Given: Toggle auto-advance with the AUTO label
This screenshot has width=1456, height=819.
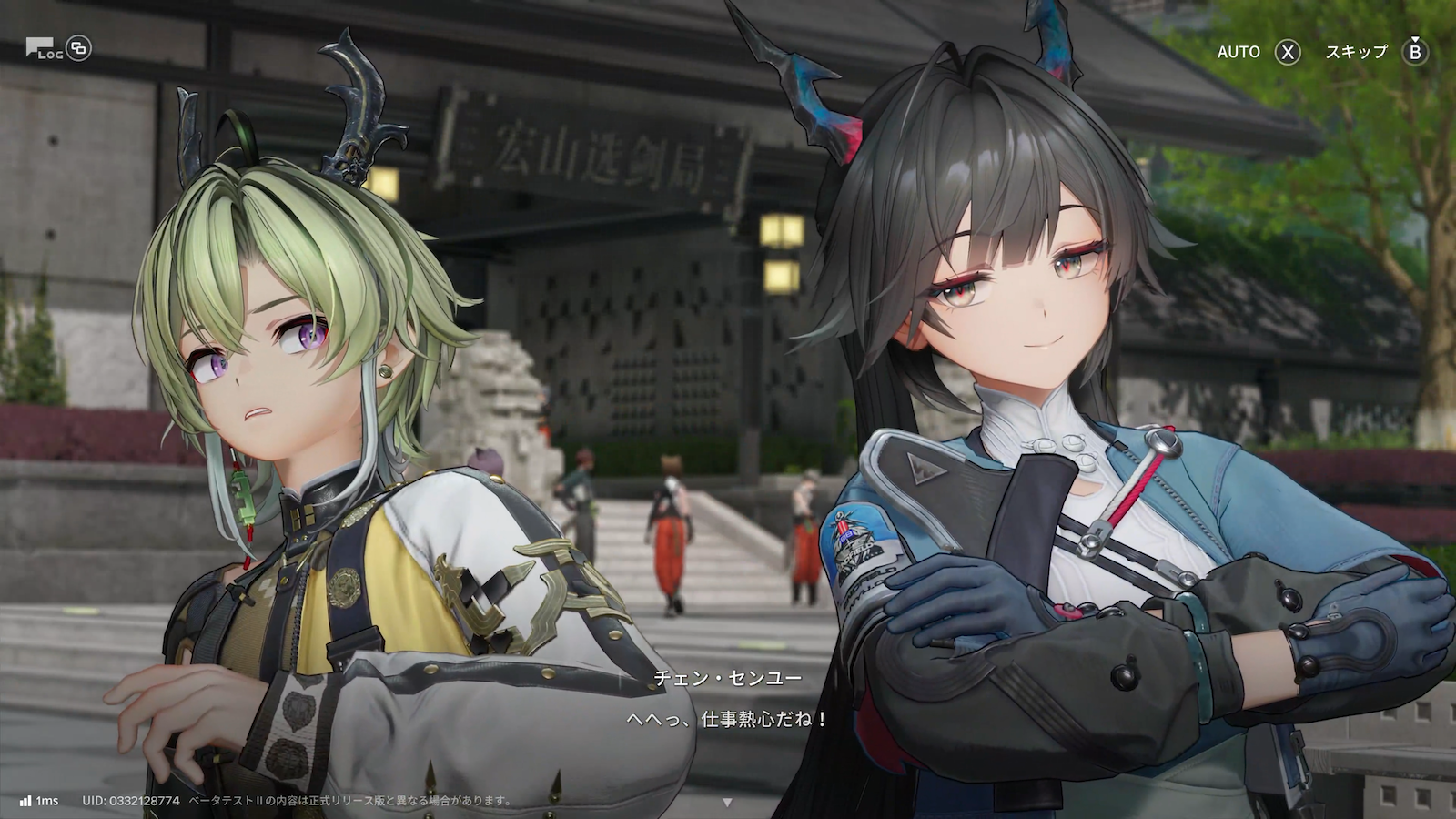Looking at the screenshot, I should point(1239,52).
